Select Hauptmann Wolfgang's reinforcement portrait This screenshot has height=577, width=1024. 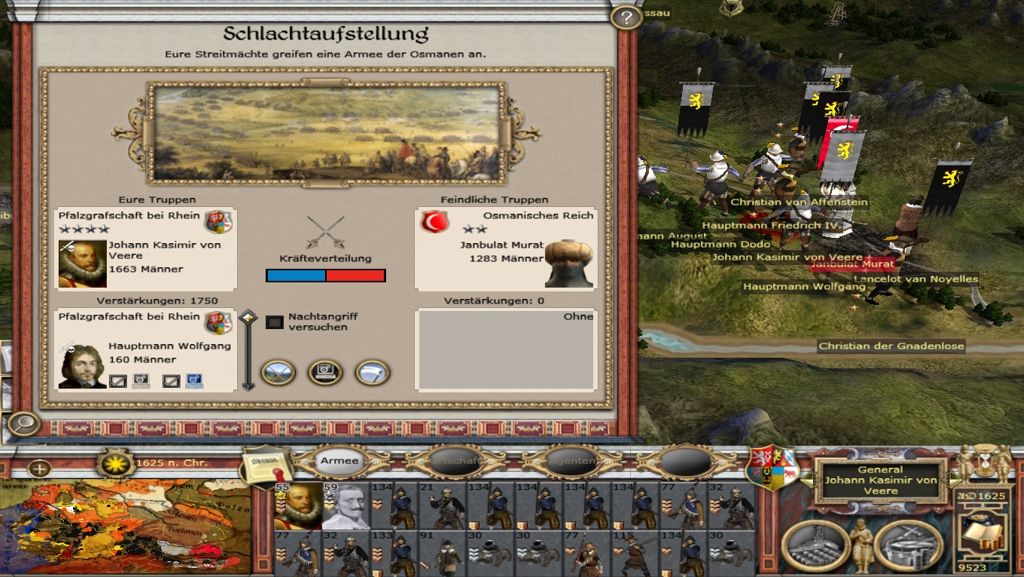click(82, 364)
